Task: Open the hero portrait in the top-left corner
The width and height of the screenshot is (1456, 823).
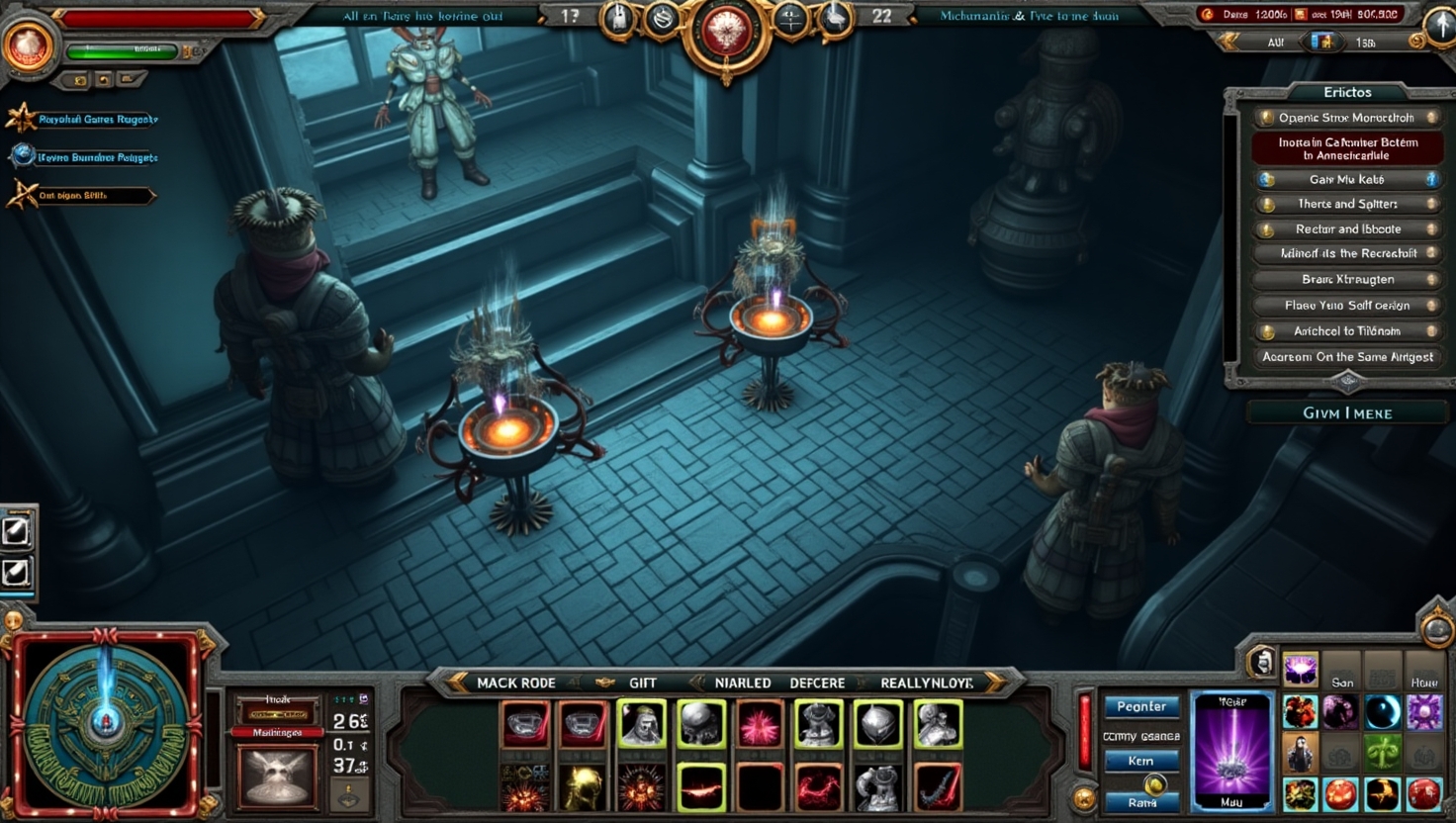Action: coord(27,45)
